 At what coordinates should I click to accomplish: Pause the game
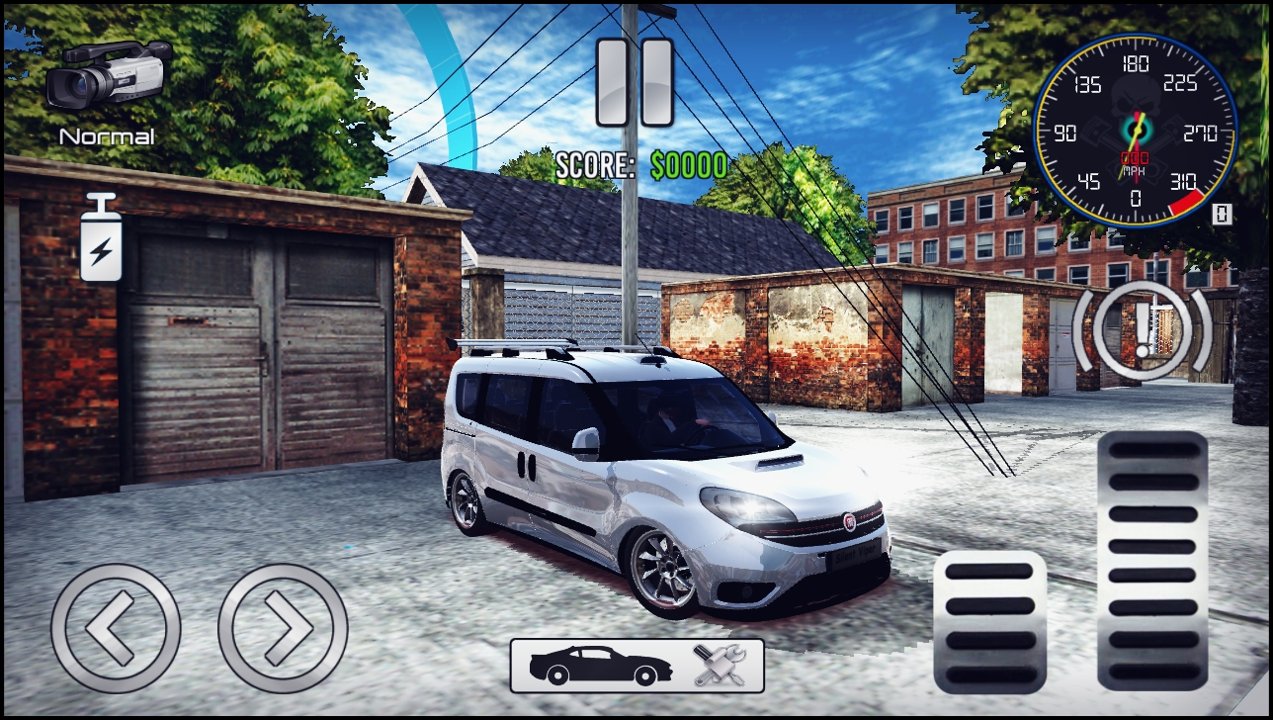[x=635, y=82]
